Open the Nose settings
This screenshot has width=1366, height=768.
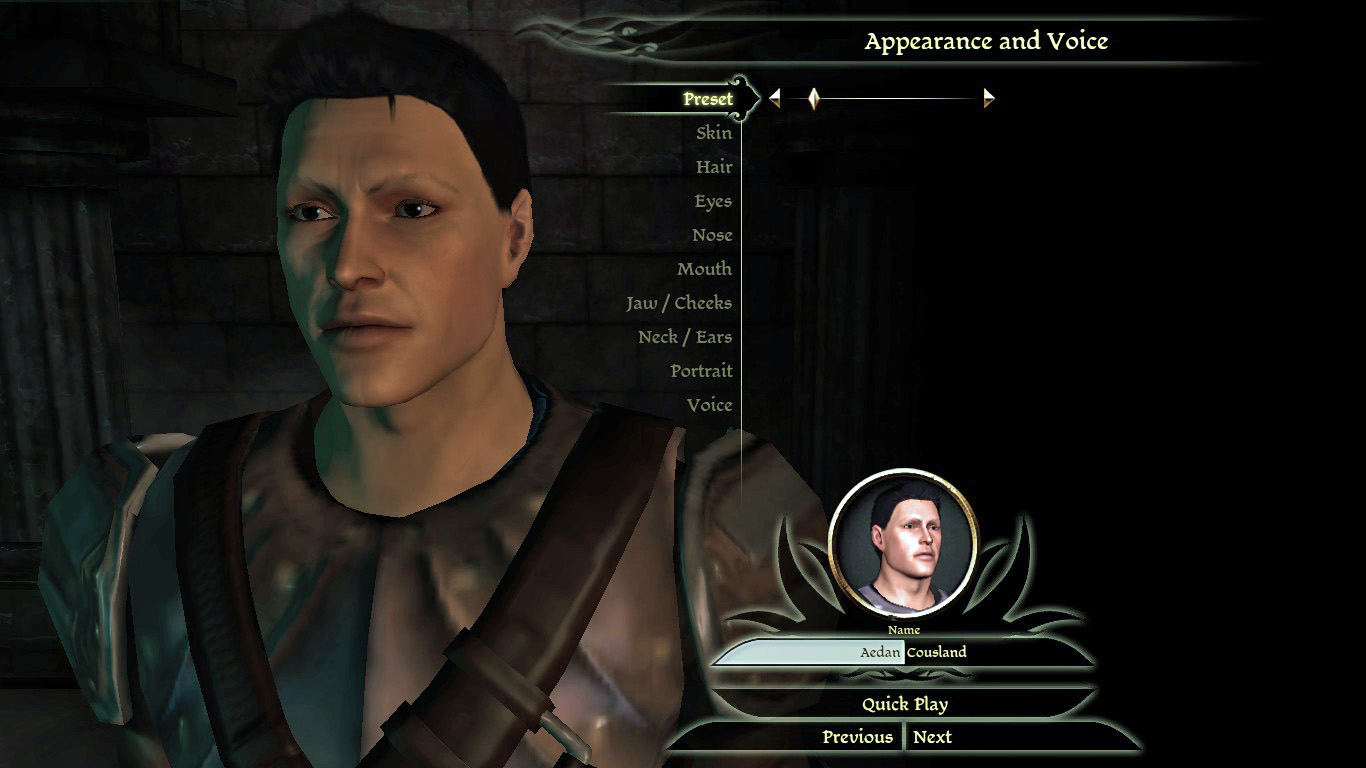tap(712, 235)
